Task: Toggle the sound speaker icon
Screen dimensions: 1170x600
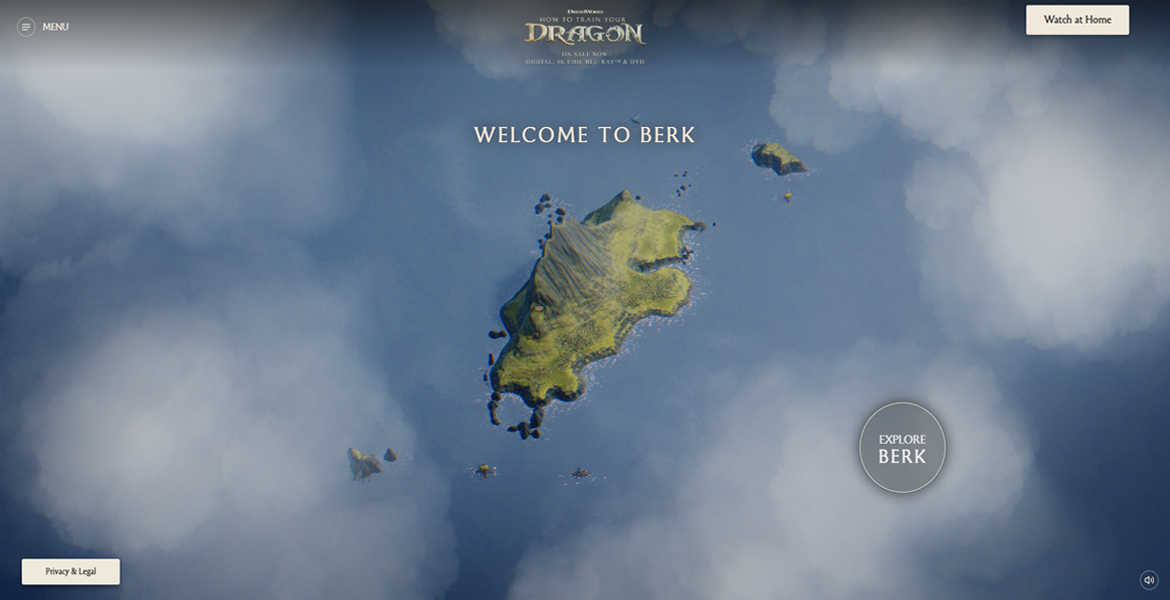Action: [x=1149, y=580]
